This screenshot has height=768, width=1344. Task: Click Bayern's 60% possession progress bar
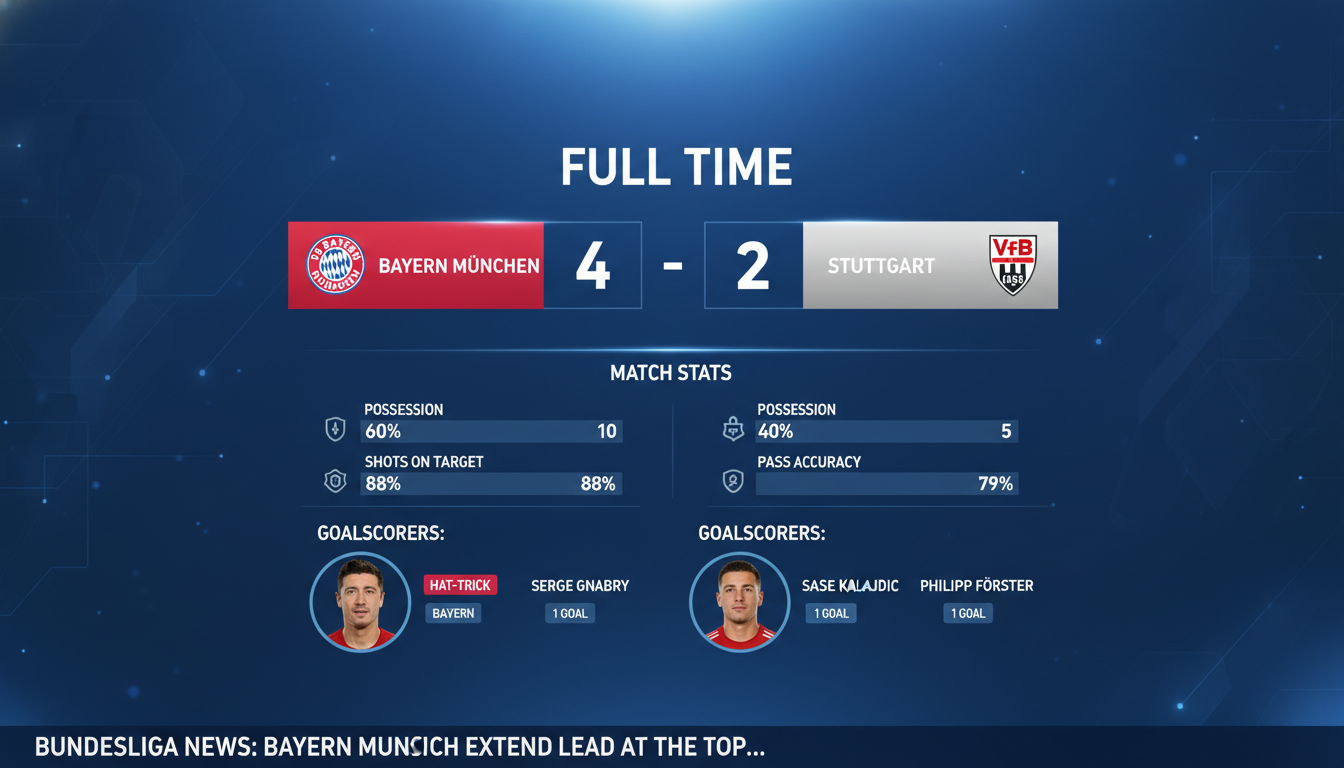(490, 431)
